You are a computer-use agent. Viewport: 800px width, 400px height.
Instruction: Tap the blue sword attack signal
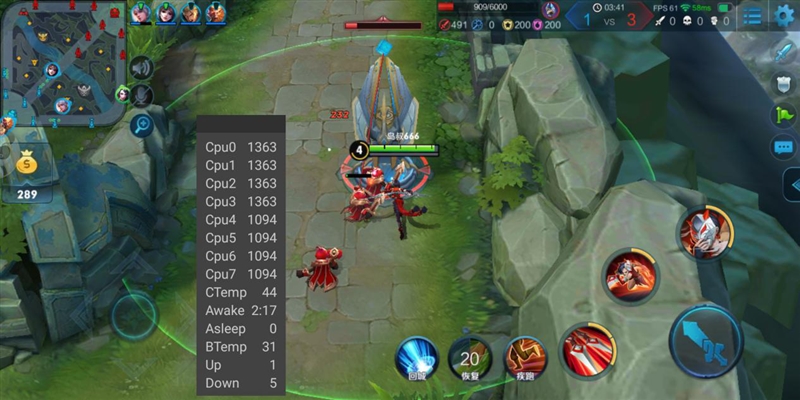[x=783, y=52]
